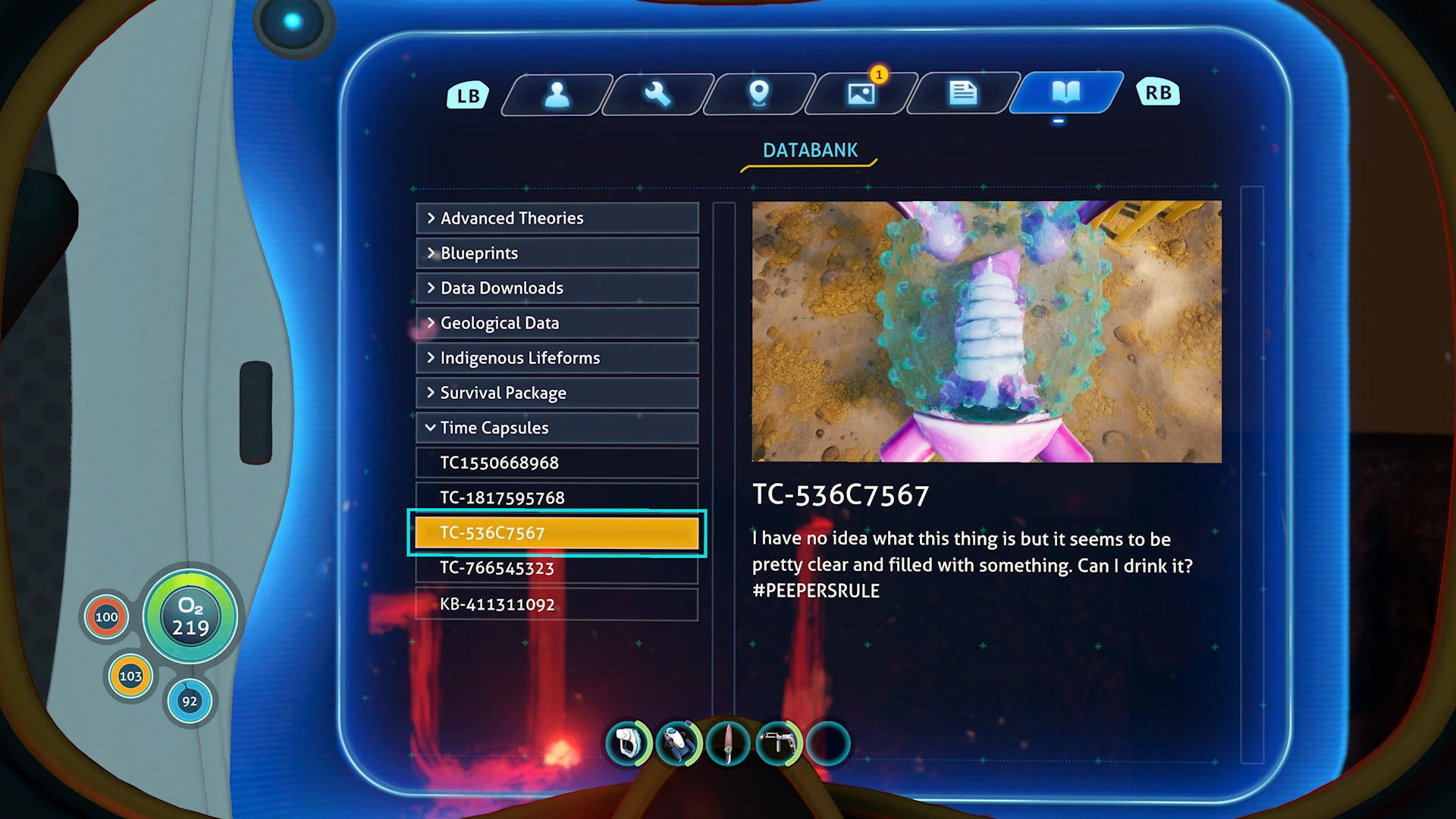Viewport: 1456px width, 819px height.
Task: Switch to the Databank book tab
Action: click(x=1064, y=93)
